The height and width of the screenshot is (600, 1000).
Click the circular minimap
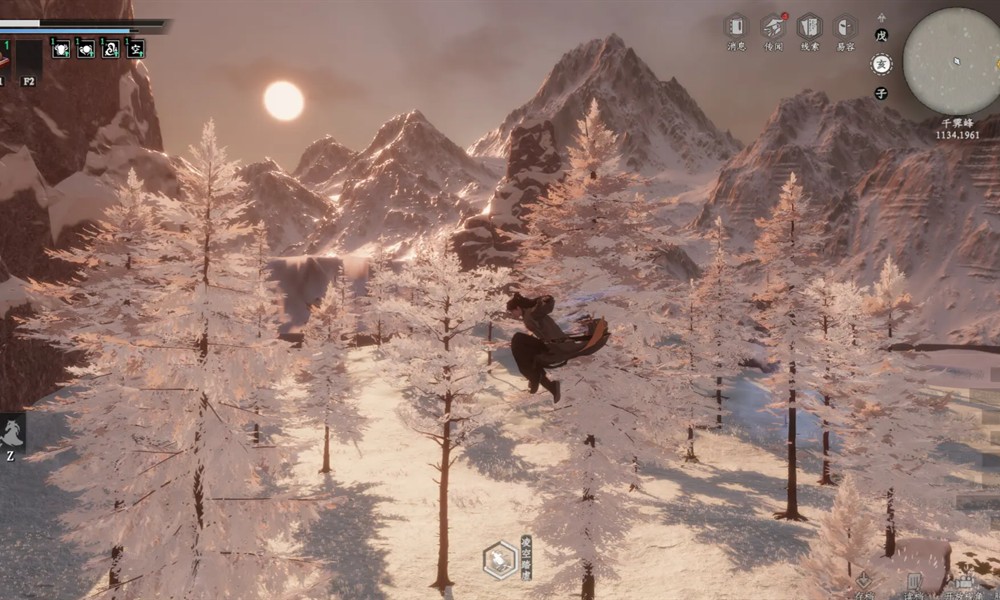coord(952,61)
